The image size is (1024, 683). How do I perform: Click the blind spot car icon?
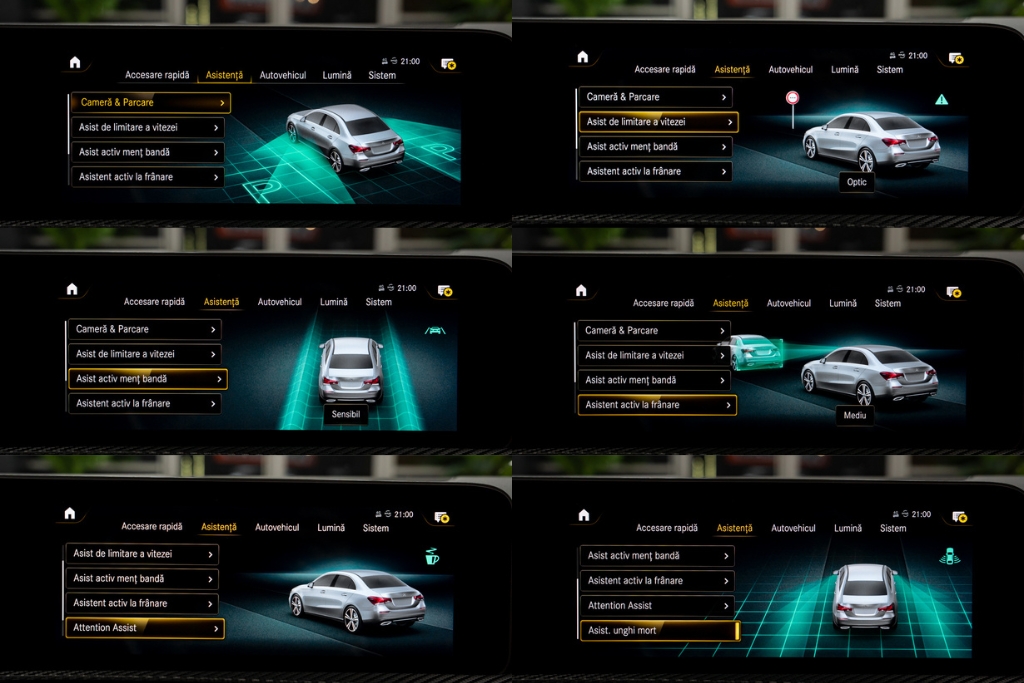949,556
